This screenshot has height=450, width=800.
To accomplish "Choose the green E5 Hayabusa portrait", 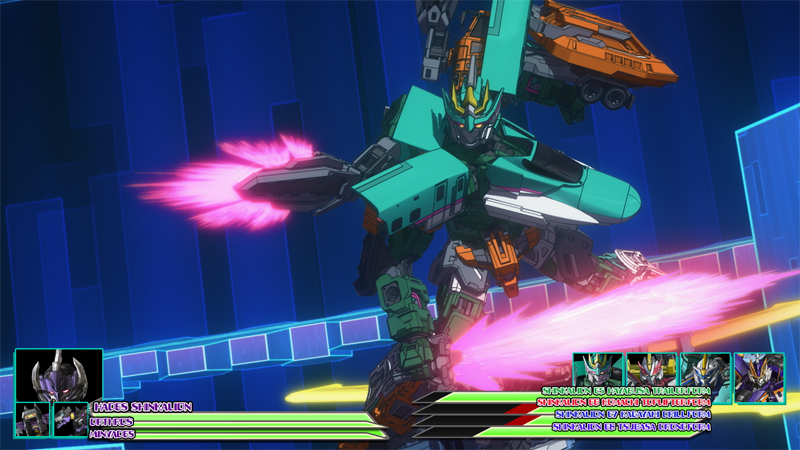I will (598, 371).
